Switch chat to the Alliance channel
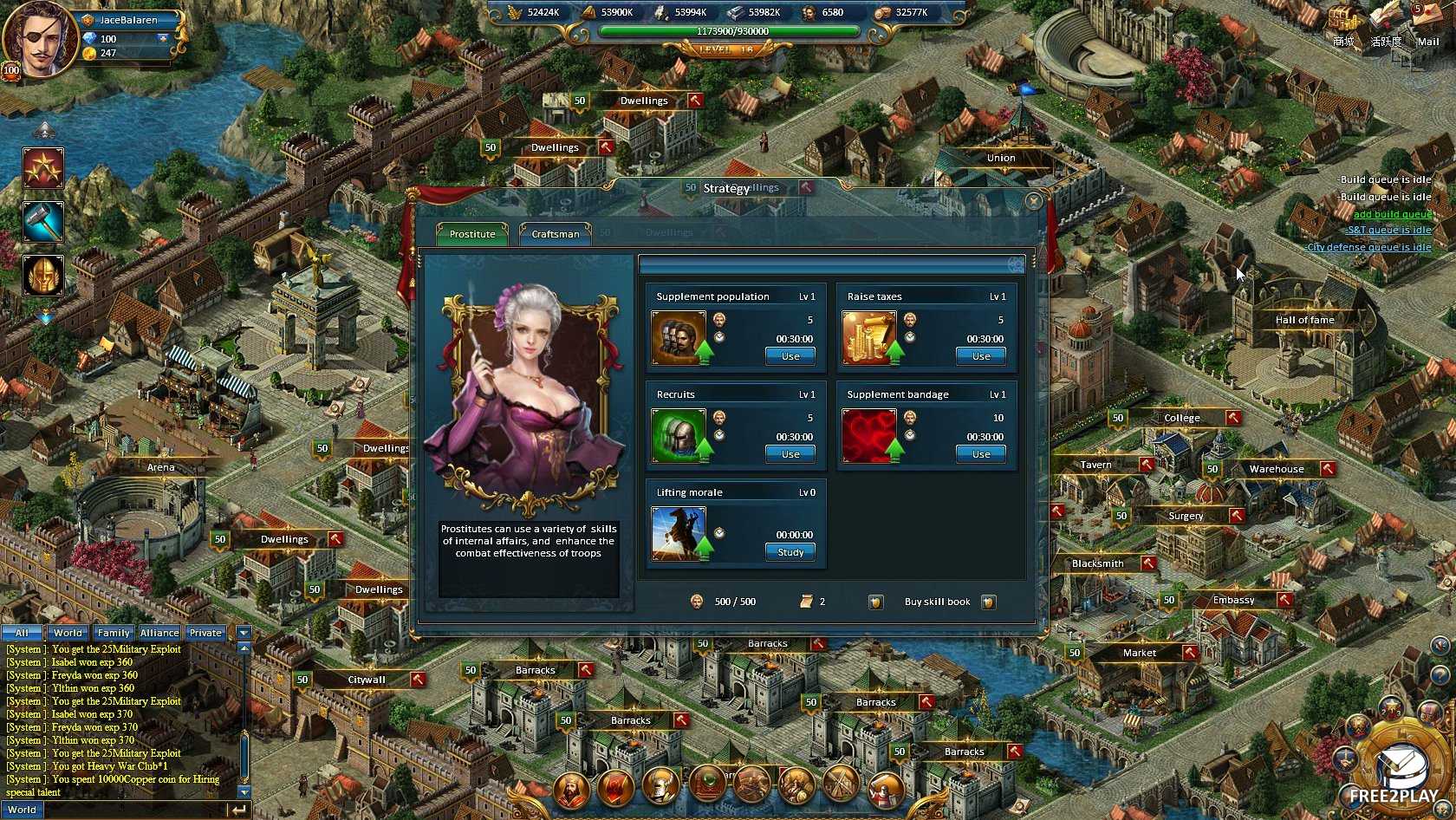The width and height of the screenshot is (1456, 820). tap(159, 633)
